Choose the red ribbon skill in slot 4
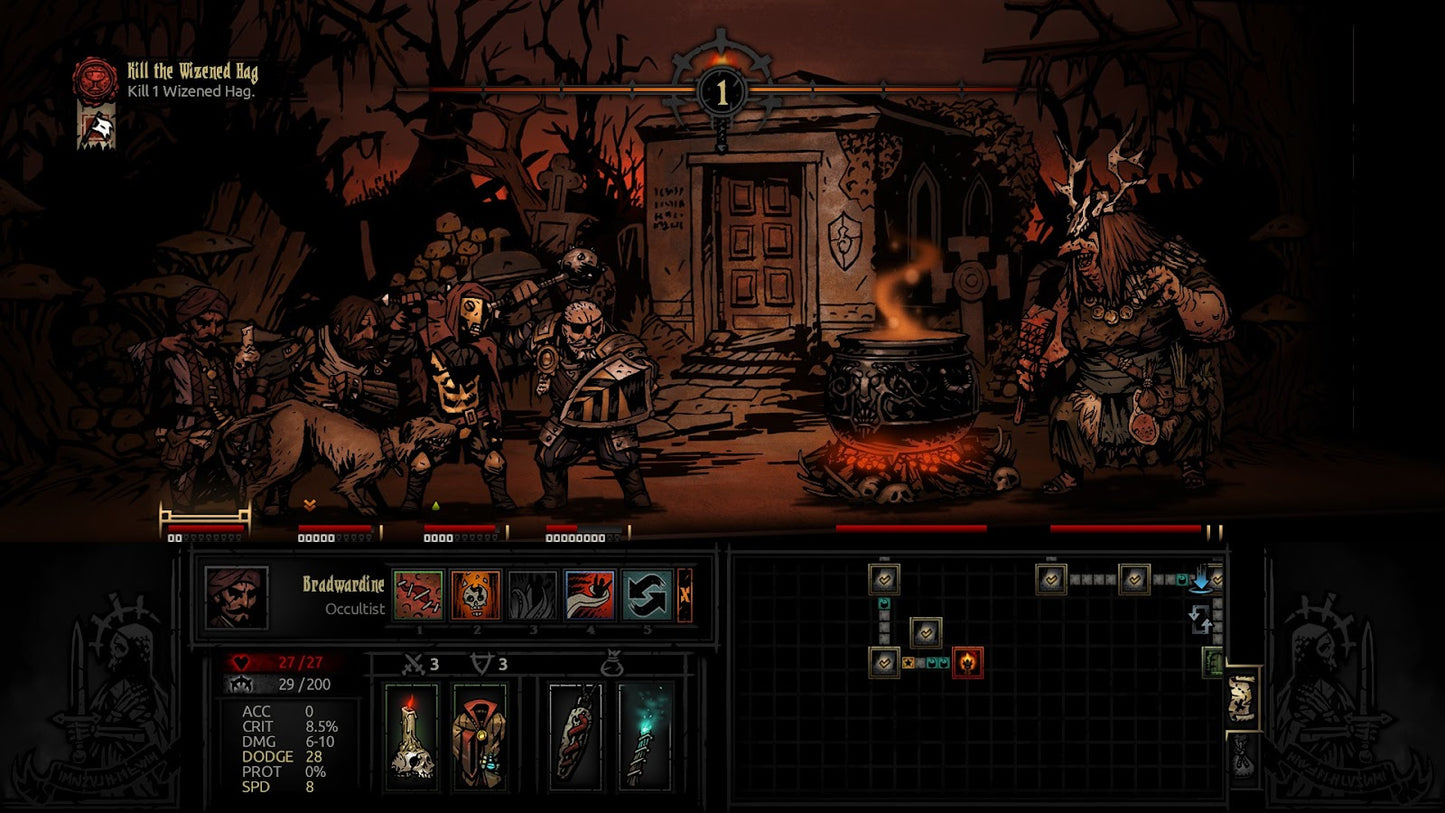The height and width of the screenshot is (813, 1445). click(x=591, y=596)
